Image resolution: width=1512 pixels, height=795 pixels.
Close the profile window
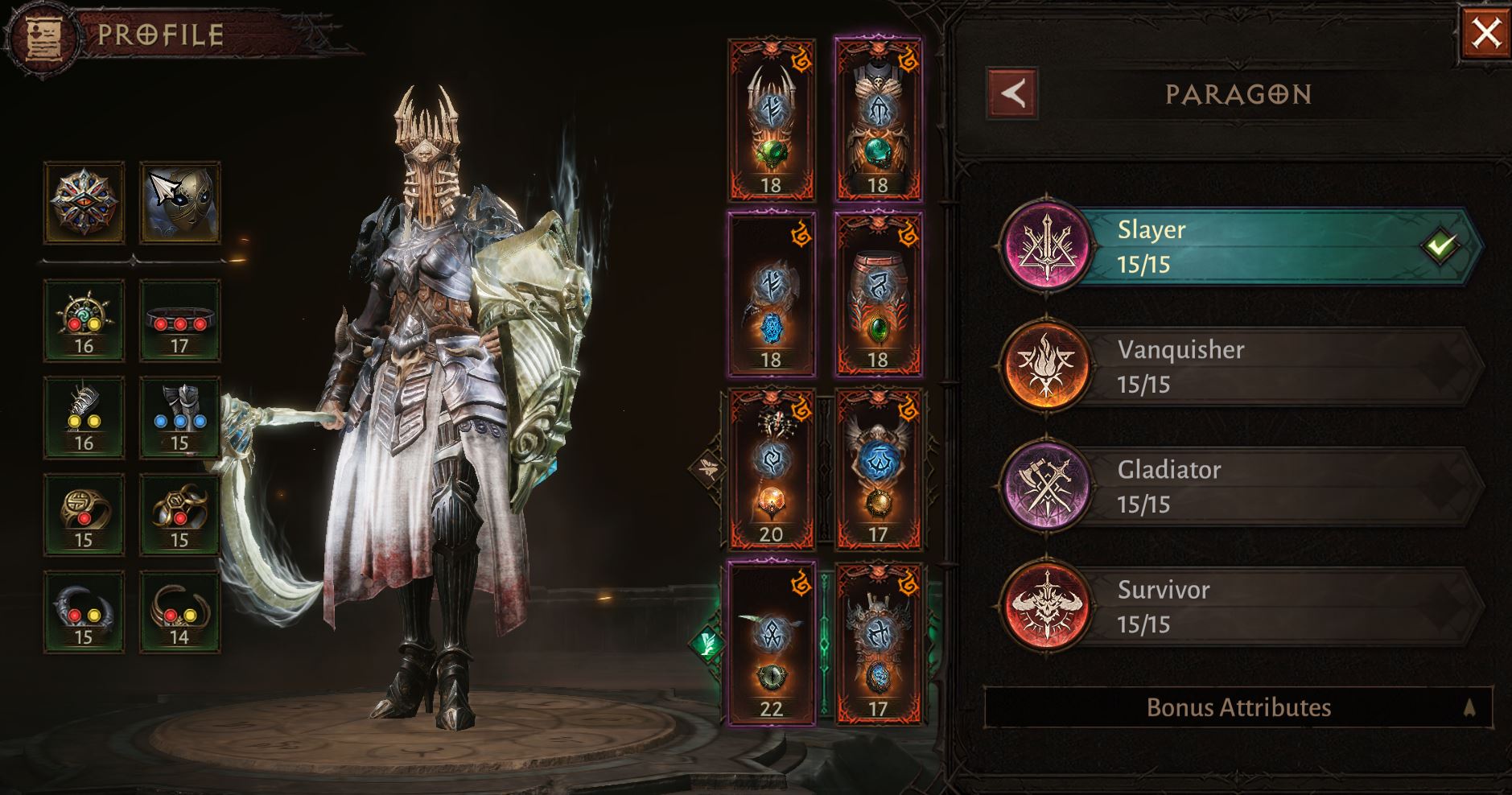(x=1485, y=34)
